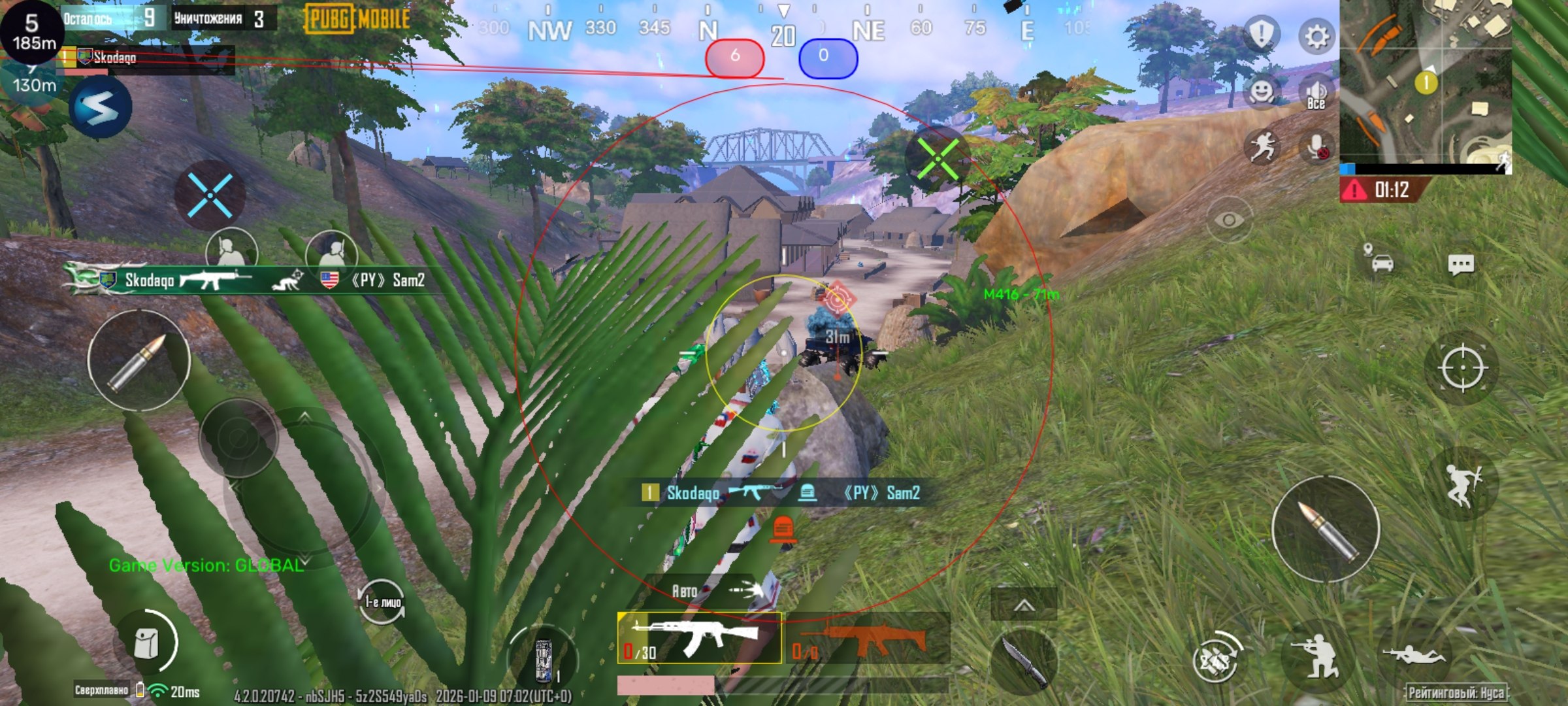
Task: Aim down sights with the scope button
Action: click(x=1462, y=368)
